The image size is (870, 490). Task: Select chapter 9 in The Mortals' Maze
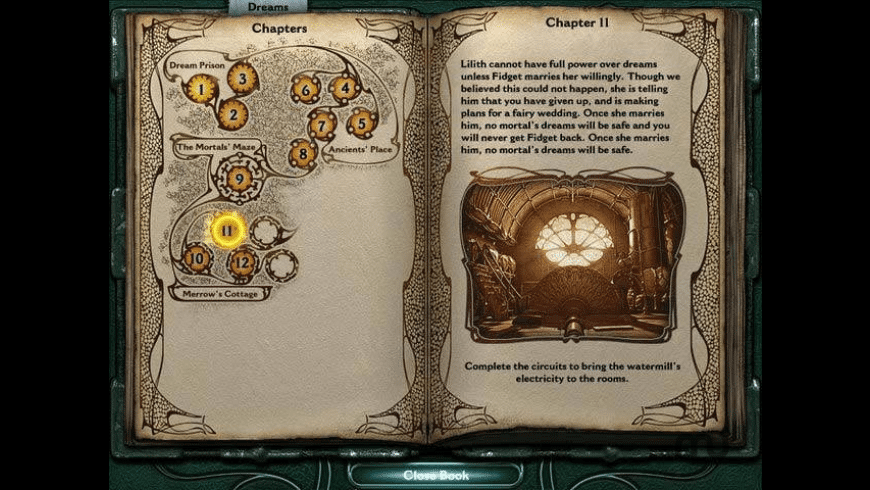[238, 179]
